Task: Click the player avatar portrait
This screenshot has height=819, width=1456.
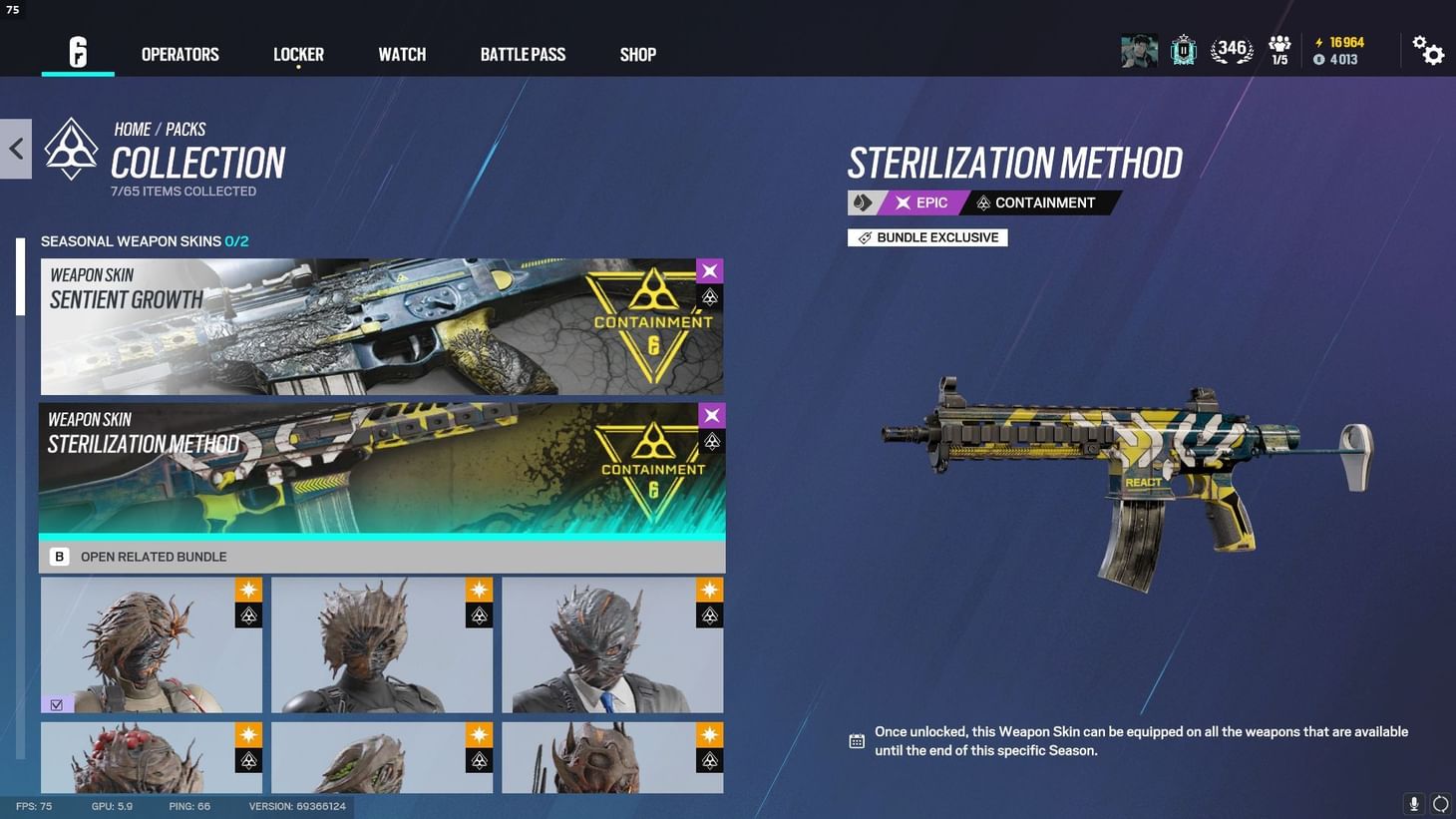Action: [1139, 50]
